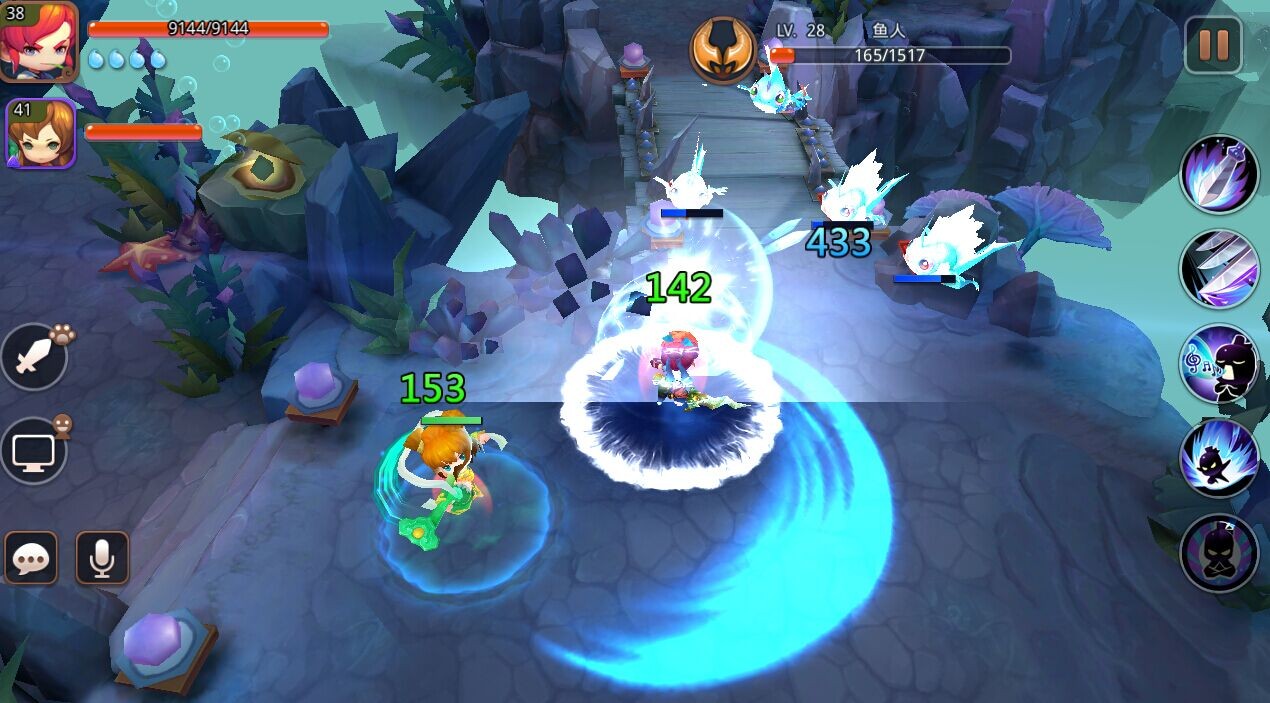Click the monitor screen button
1270x703 pixels.
[x=34, y=450]
